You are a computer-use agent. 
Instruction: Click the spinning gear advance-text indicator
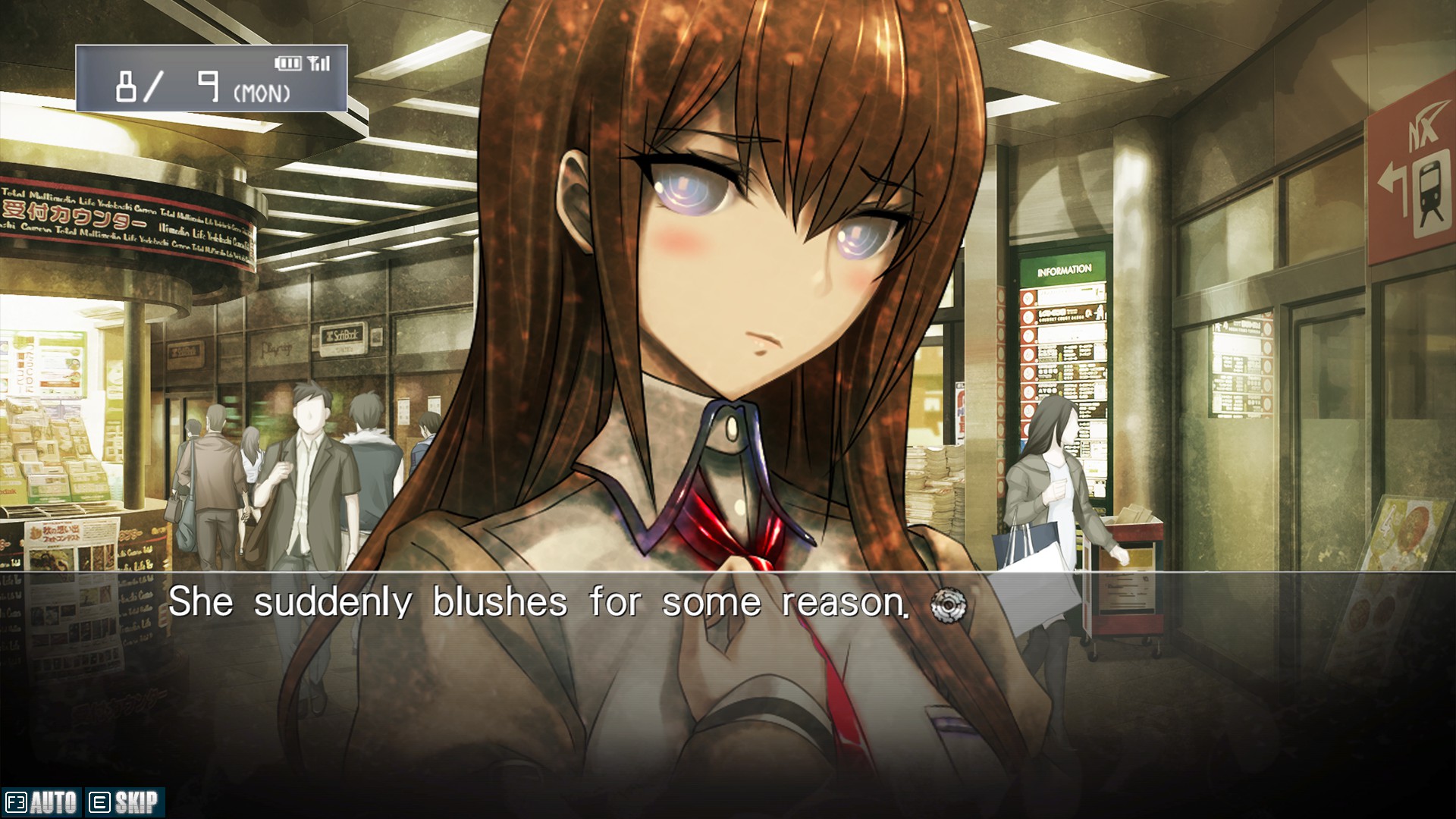tap(949, 605)
